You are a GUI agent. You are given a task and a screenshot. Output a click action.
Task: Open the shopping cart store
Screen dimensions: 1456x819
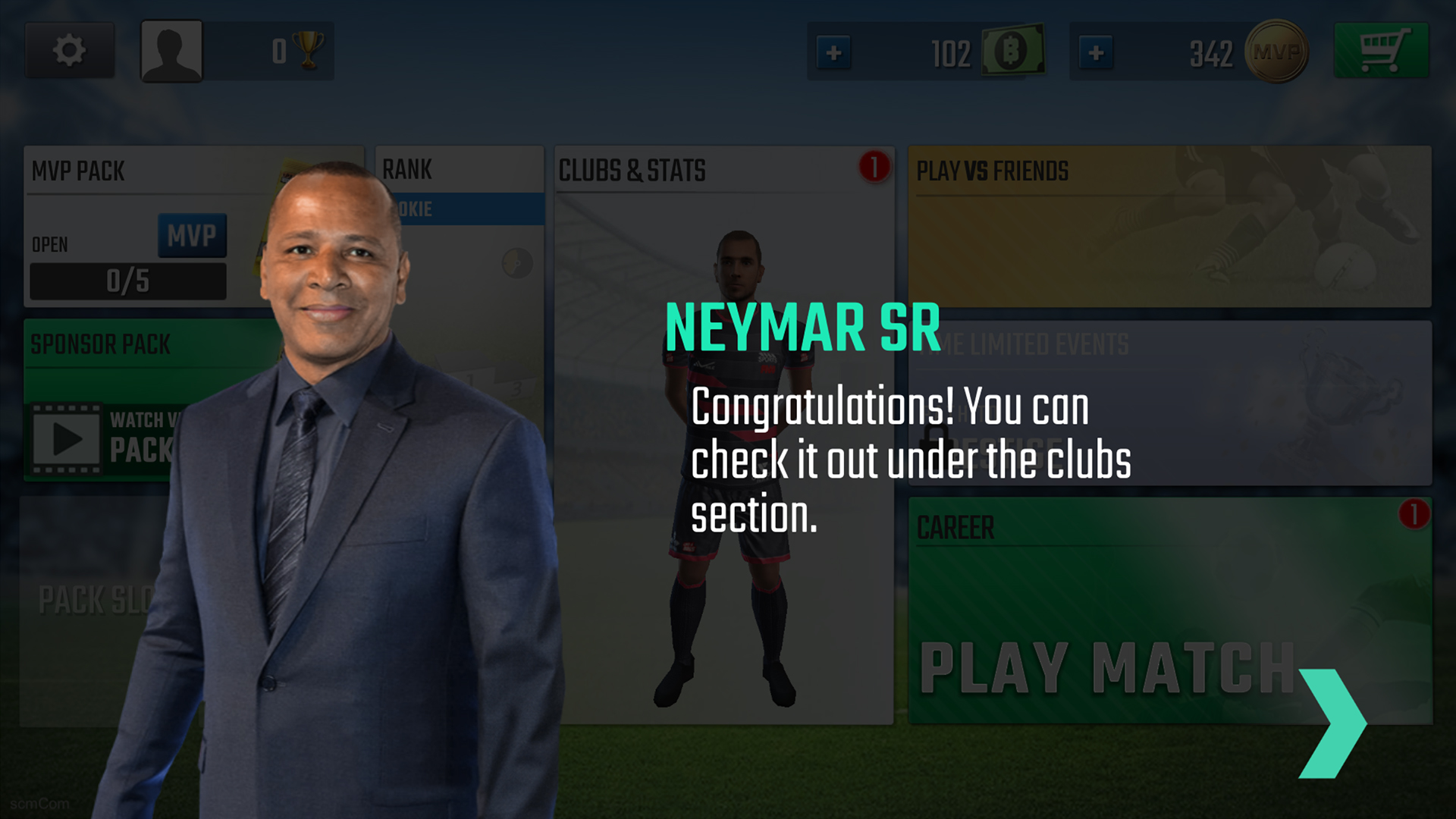pyautogui.click(x=1381, y=51)
